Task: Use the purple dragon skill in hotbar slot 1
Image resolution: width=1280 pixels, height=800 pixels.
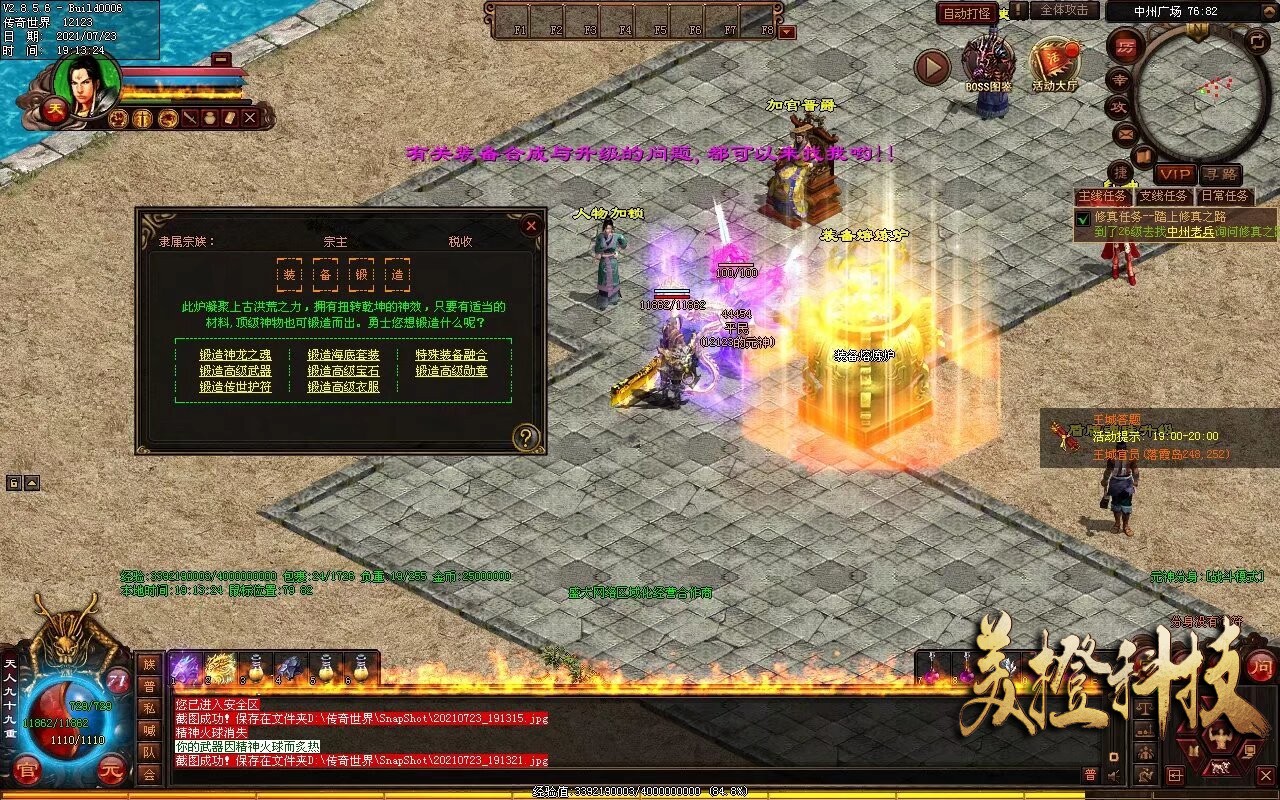Action: pyautogui.click(x=186, y=668)
